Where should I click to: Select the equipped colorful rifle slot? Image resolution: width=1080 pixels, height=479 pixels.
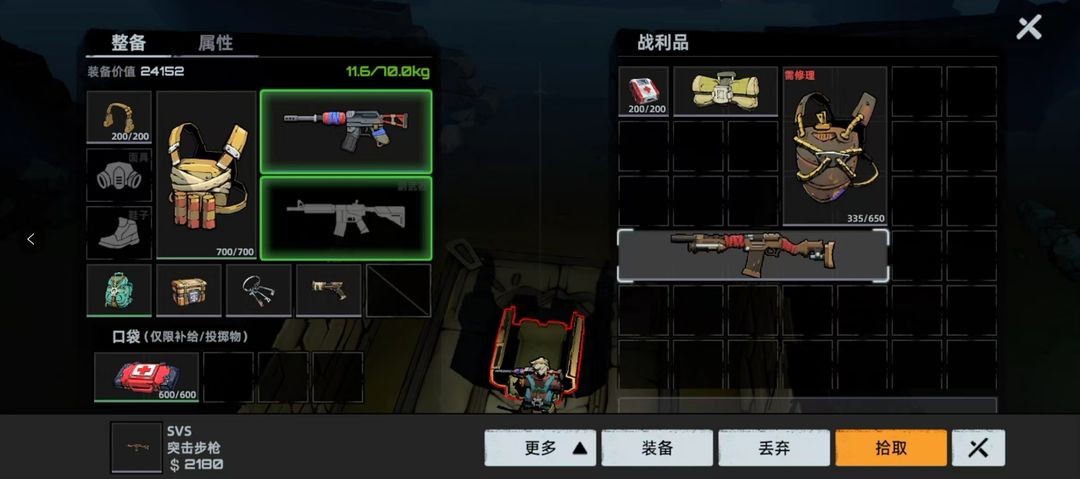pos(345,131)
